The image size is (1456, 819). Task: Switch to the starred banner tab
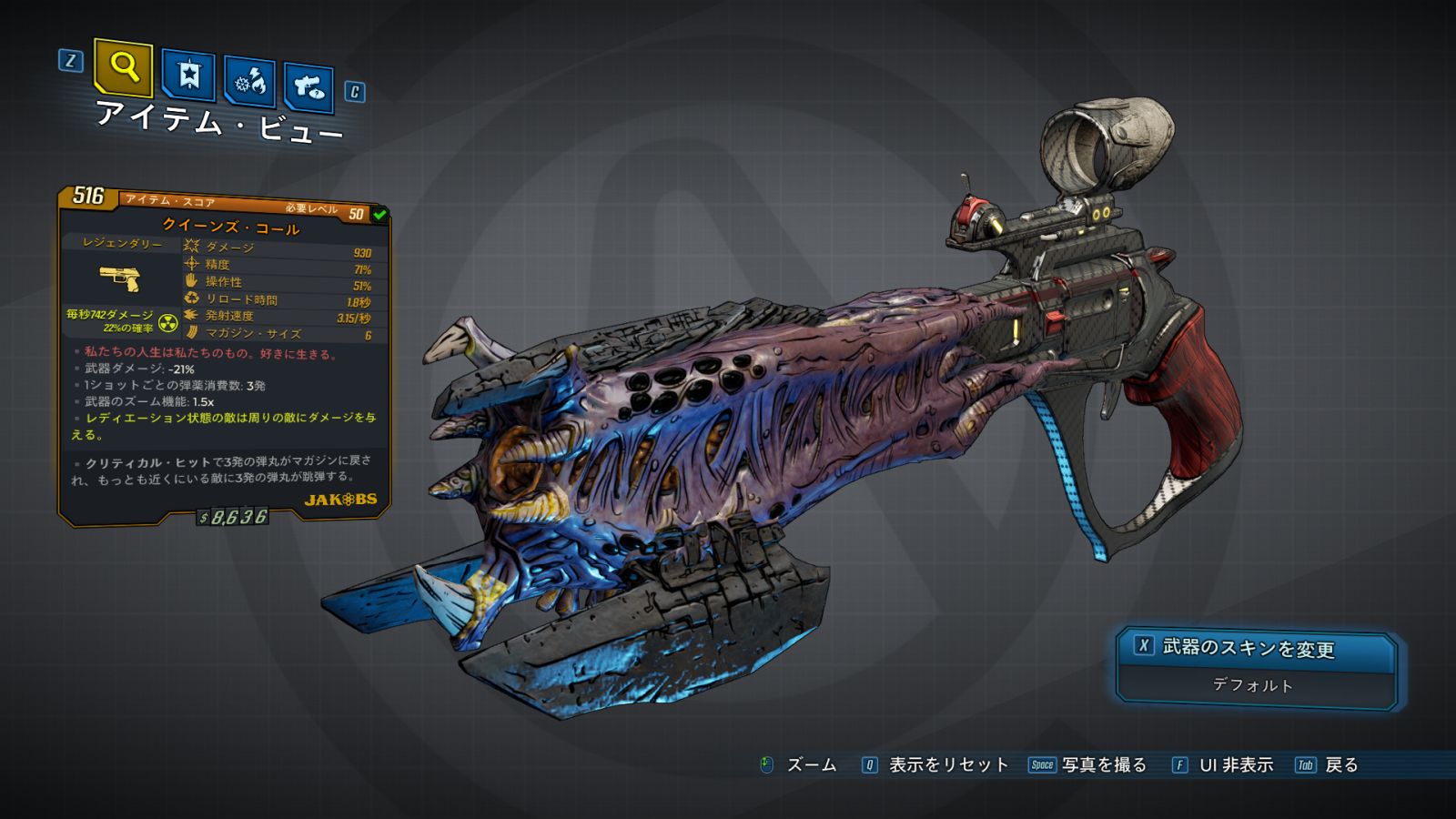(x=188, y=76)
